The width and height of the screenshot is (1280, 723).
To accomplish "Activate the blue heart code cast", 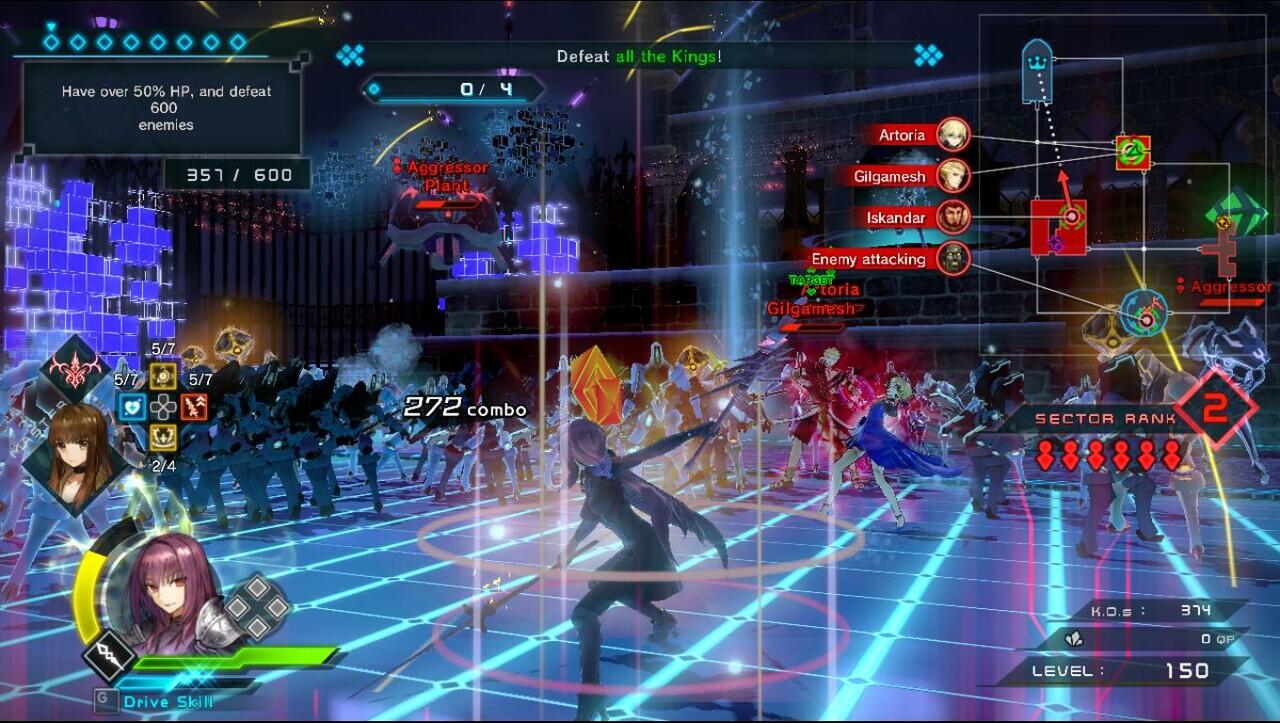I will (132, 407).
